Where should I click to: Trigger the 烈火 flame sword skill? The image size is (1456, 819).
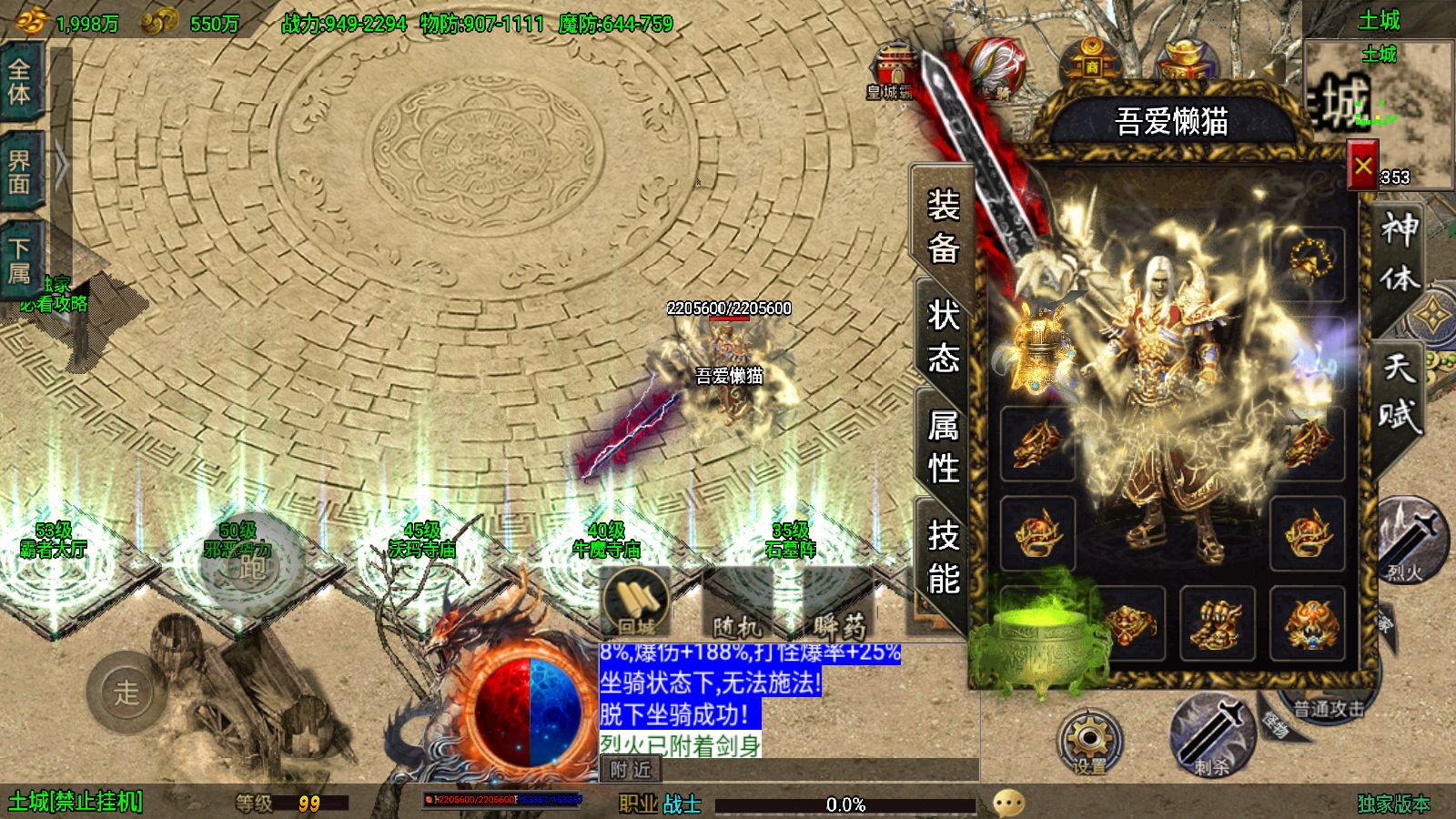[1409, 541]
